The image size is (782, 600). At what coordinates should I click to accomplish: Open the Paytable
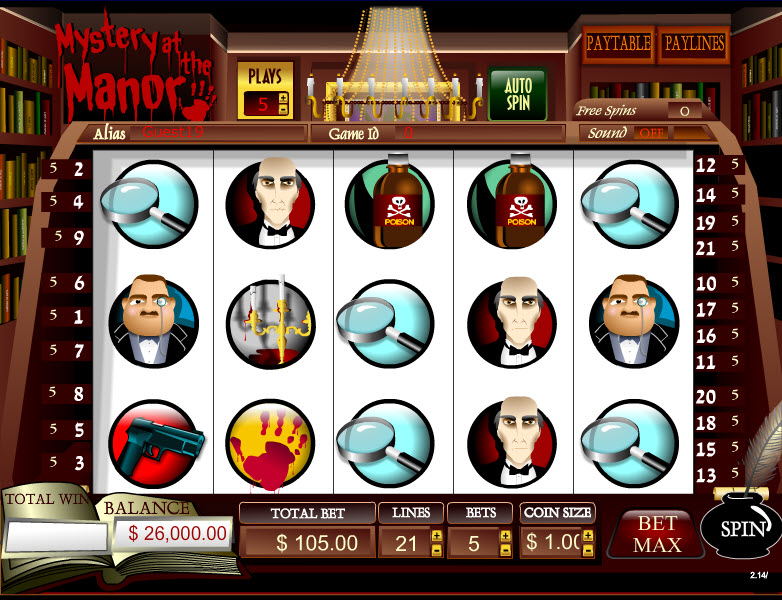(x=618, y=44)
